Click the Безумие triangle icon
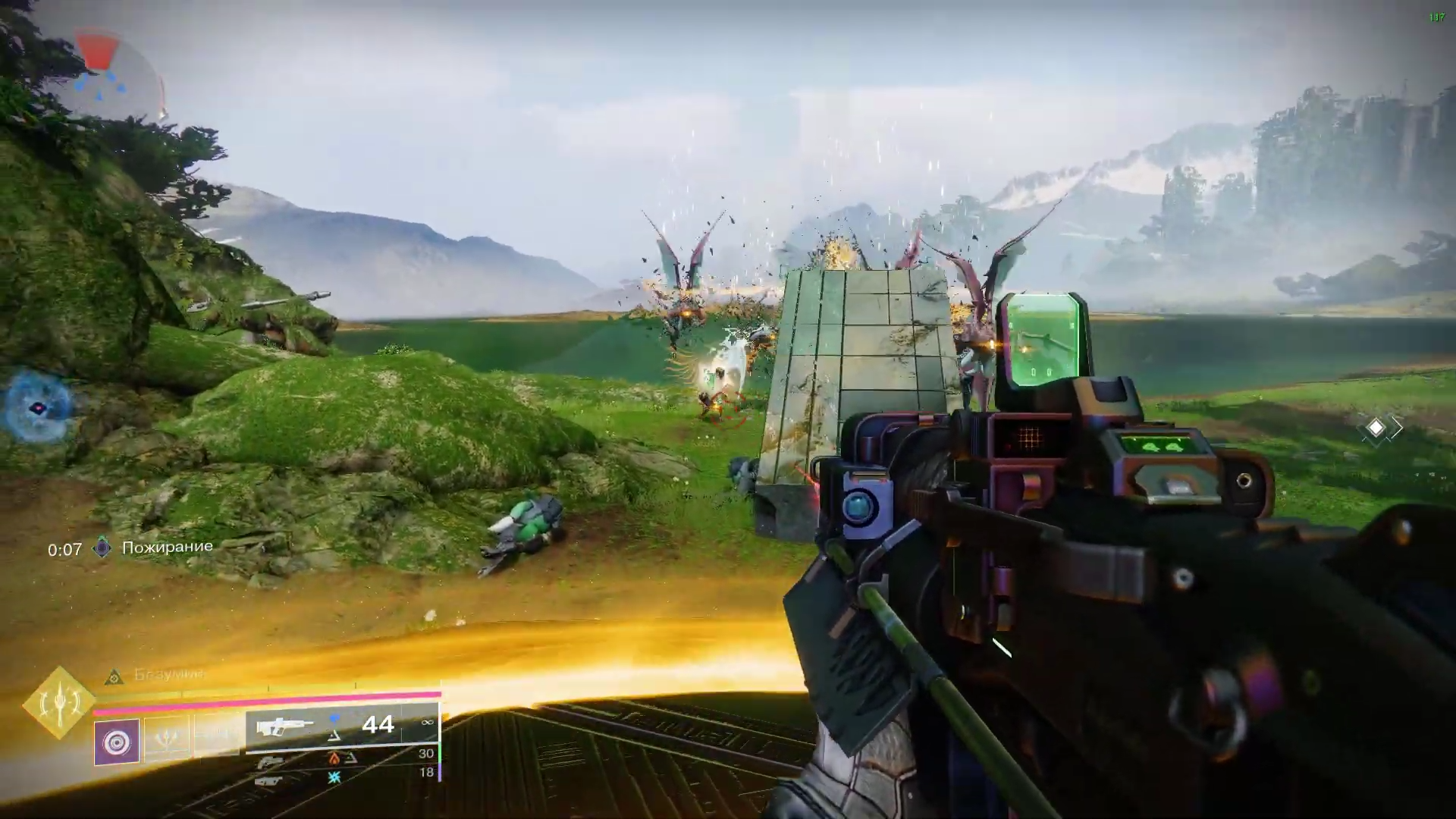The width and height of the screenshot is (1456, 819). tap(114, 675)
